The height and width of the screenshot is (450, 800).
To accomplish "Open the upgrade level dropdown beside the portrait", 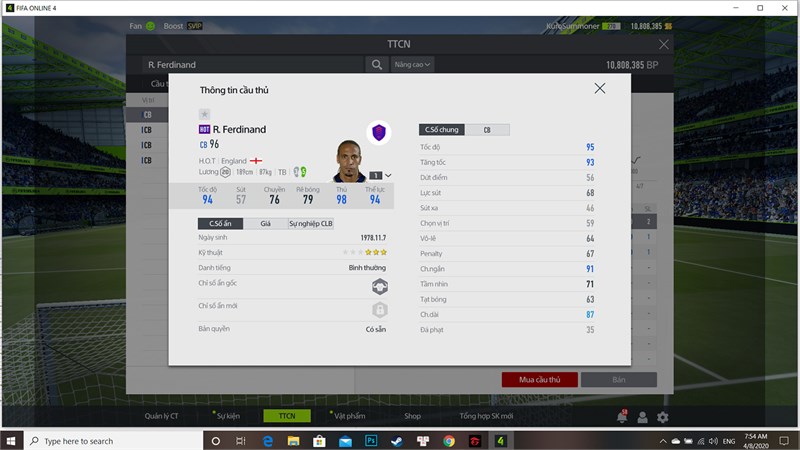I will [387, 175].
